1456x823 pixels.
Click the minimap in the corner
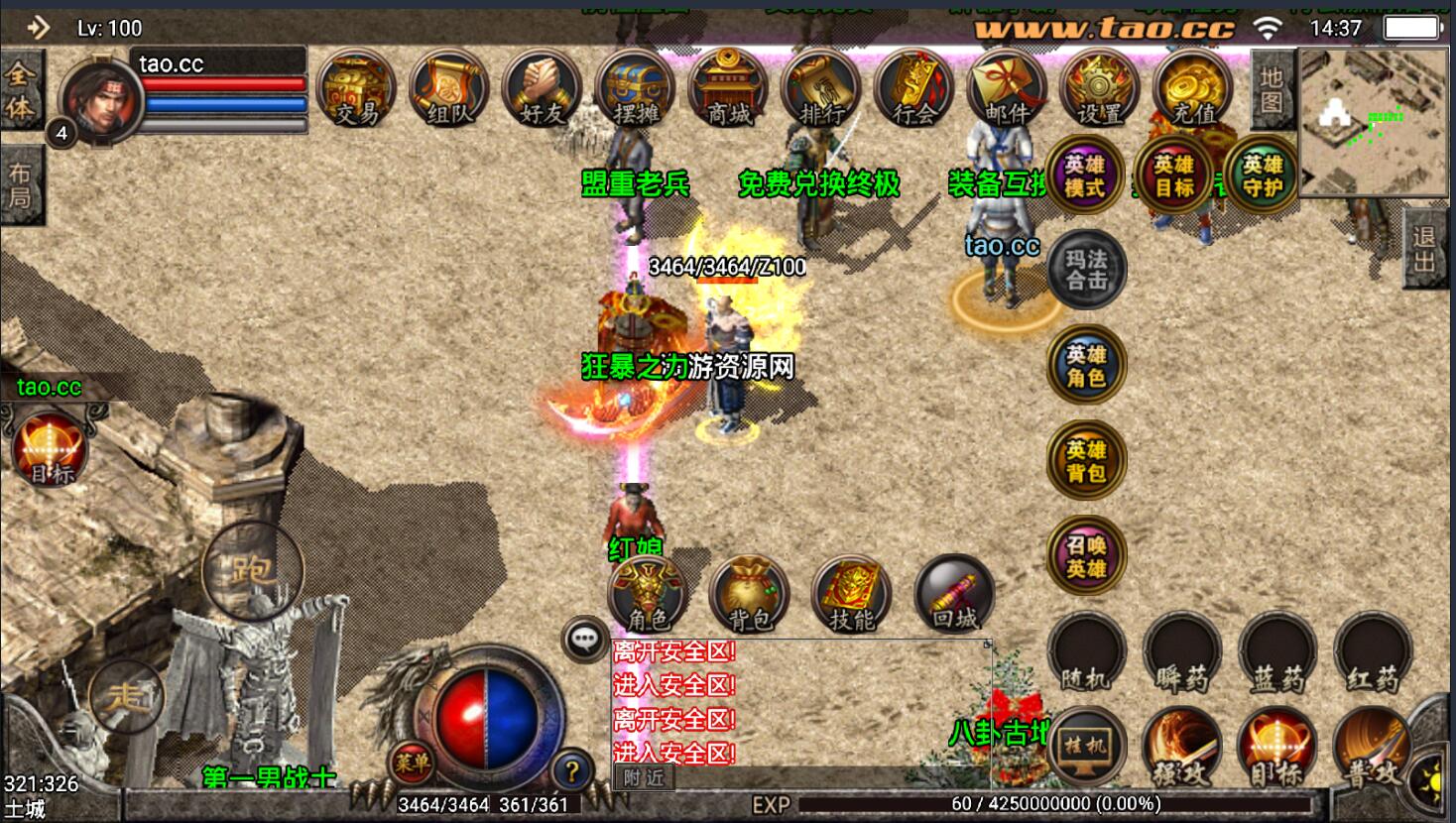(x=1373, y=122)
